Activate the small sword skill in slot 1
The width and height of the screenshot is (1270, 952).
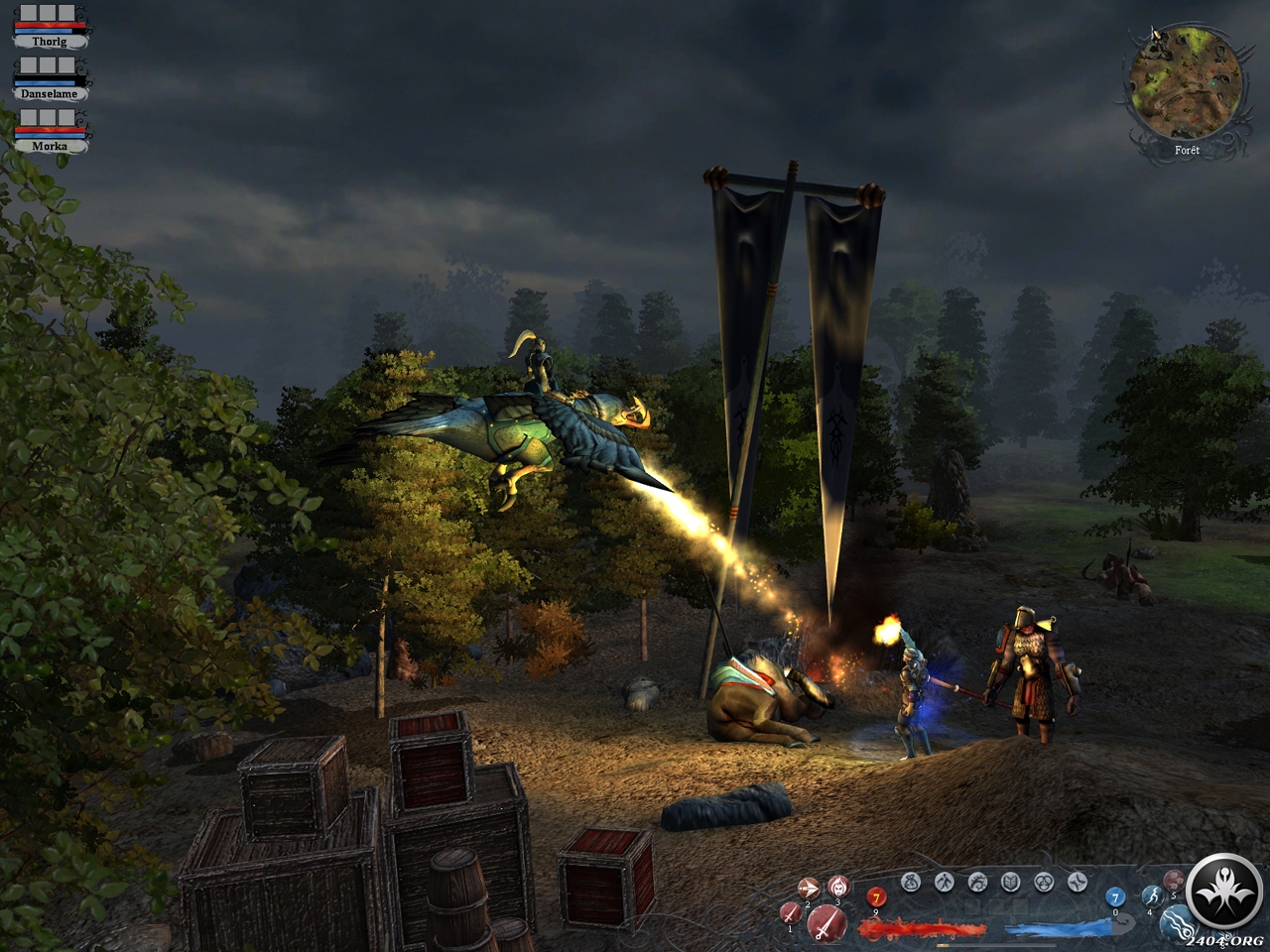(x=791, y=912)
